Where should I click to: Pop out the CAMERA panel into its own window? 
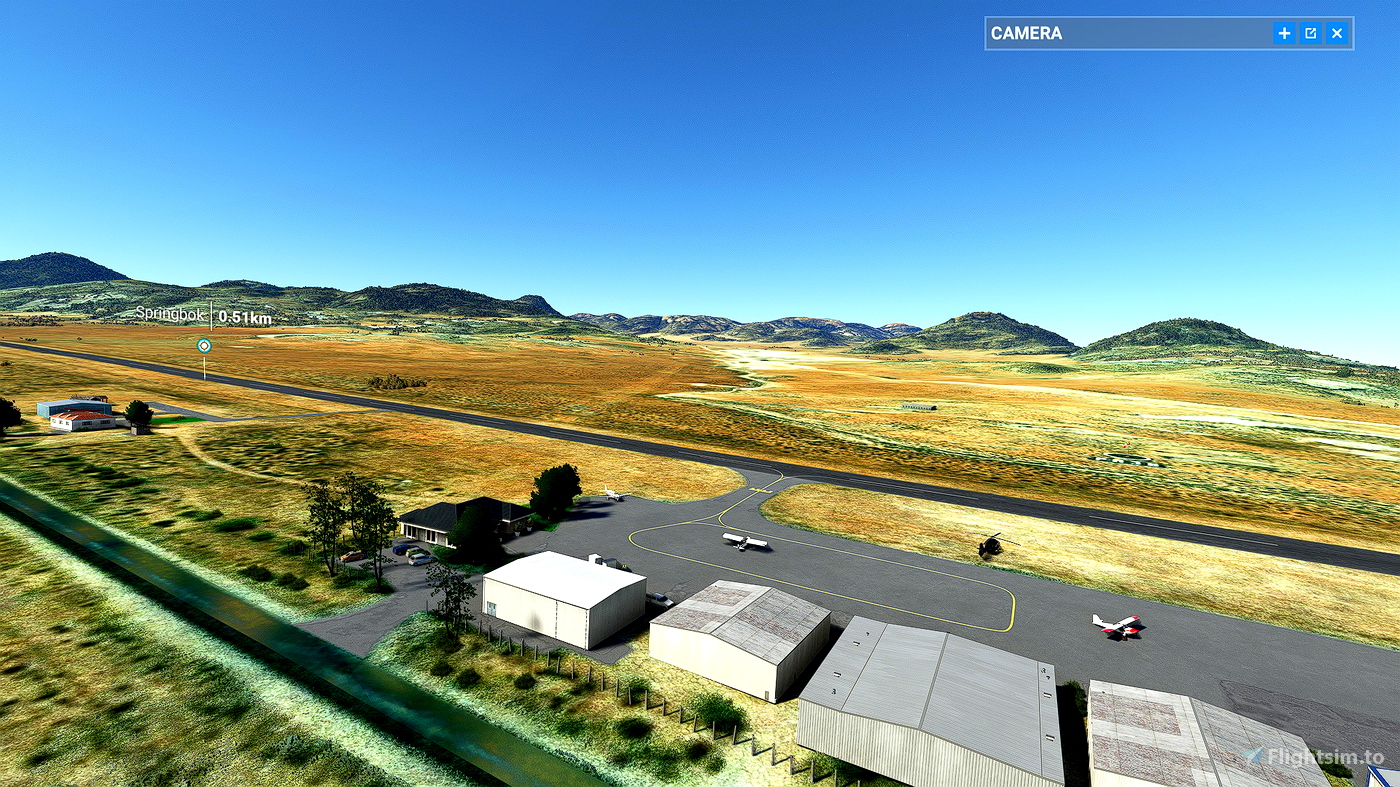click(1310, 33)
